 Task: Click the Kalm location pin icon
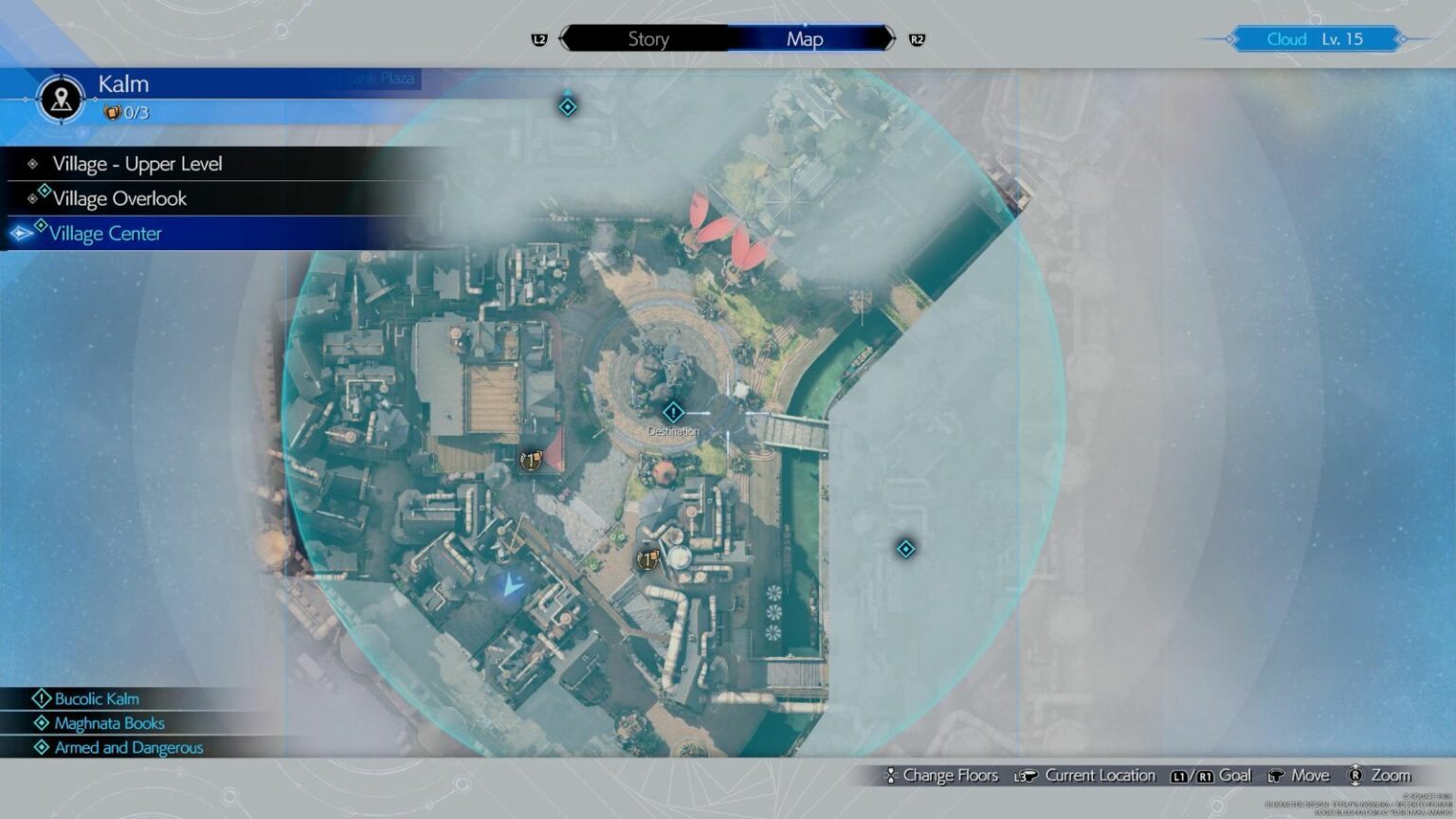(x=62, y=98)
